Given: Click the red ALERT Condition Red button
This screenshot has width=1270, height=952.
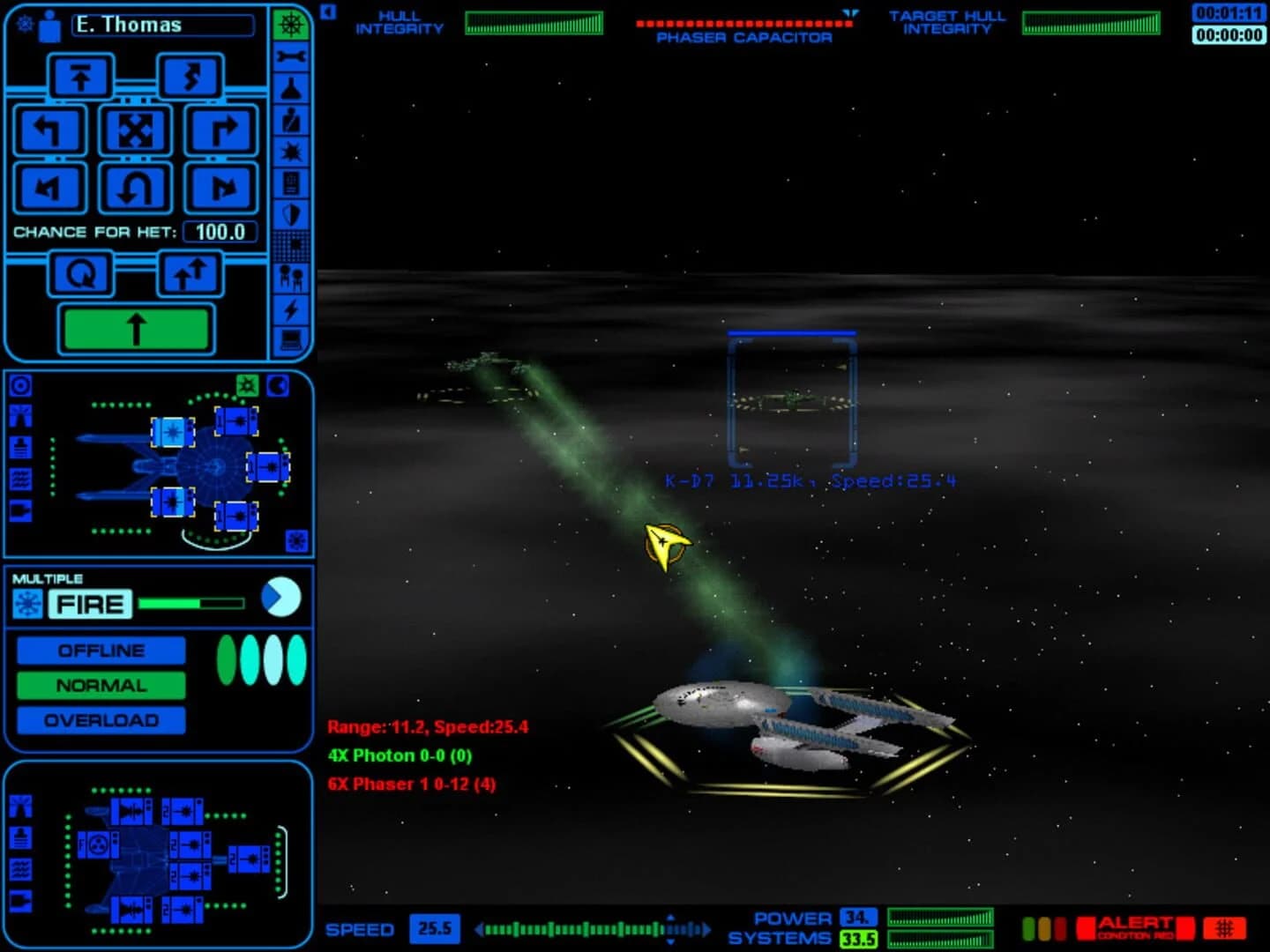Looking at the screenshot, I should click(x=1136, y=929).
